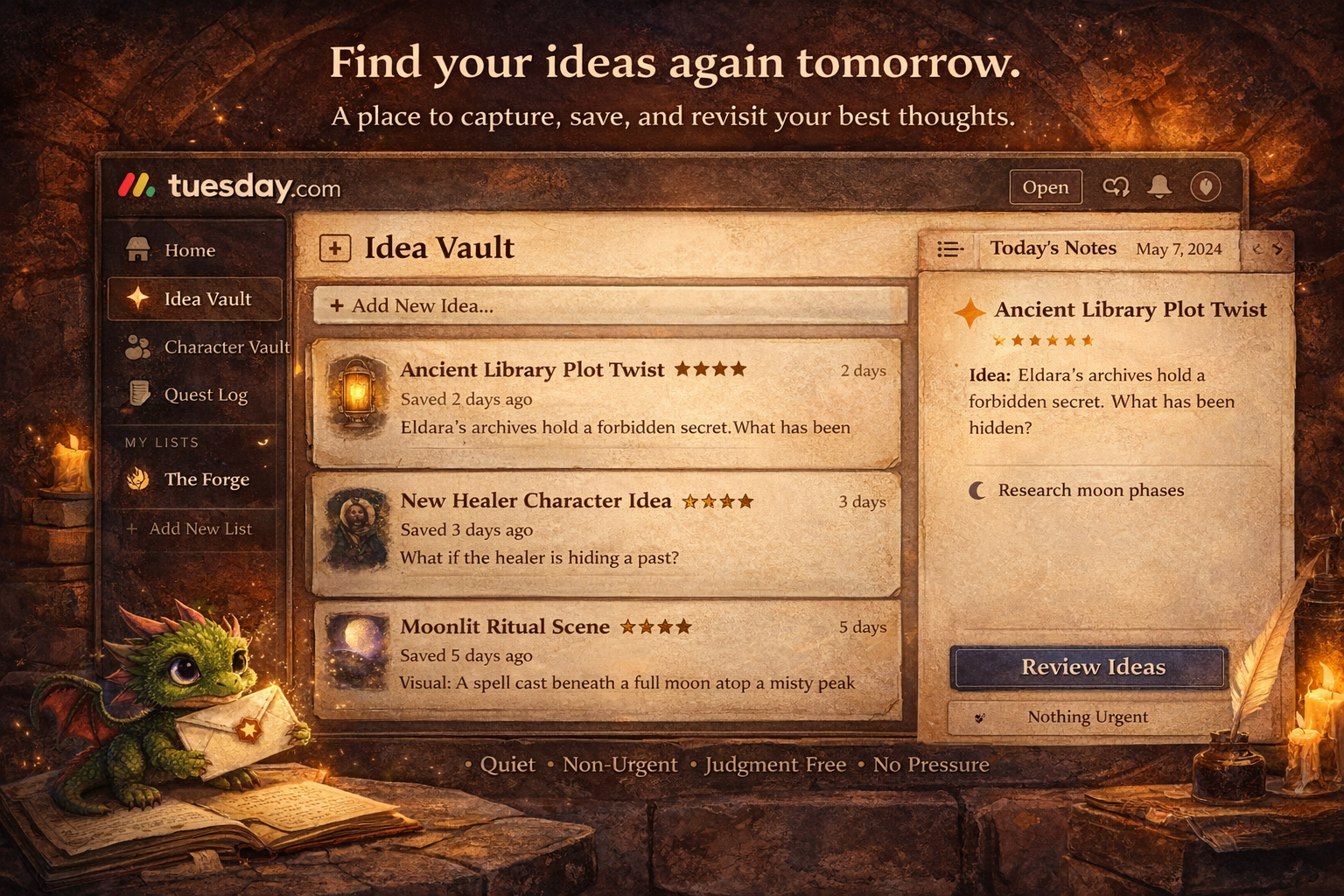The width and height of the screenshot is (1344, 896).
Task: Open the notifications bell
Action: click(x=1160, y=186)
